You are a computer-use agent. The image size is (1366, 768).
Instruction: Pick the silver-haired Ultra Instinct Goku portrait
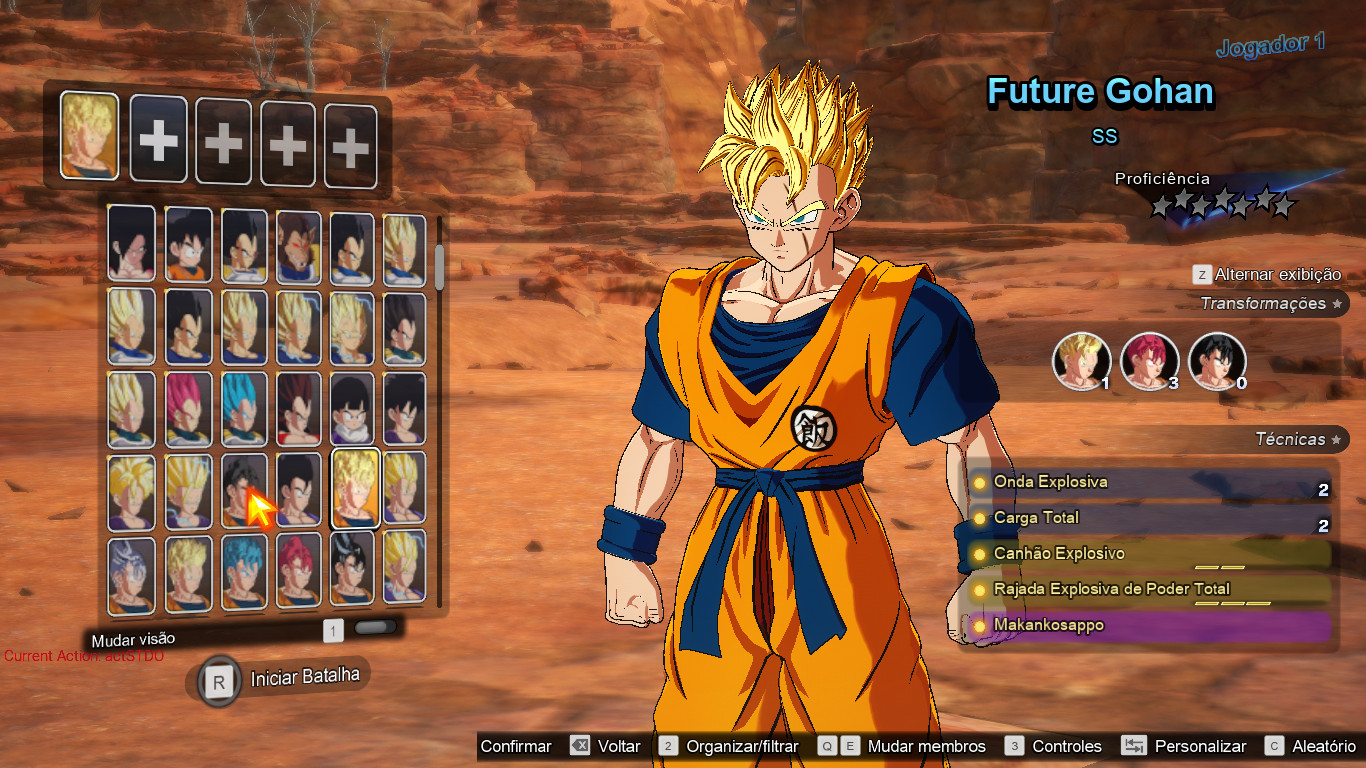point(132,576)
